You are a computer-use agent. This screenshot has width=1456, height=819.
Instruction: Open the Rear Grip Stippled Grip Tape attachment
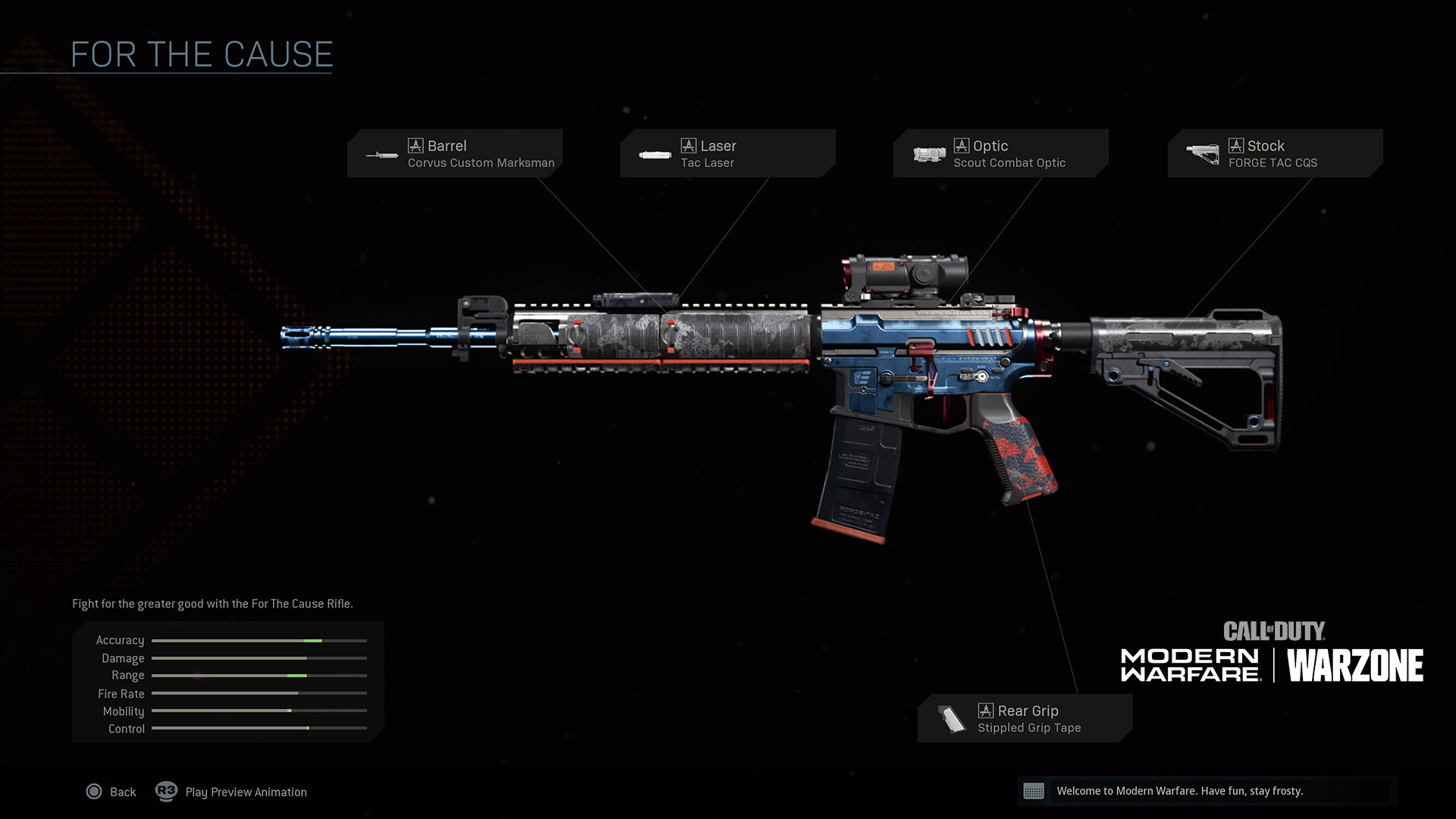[1025, 718]
